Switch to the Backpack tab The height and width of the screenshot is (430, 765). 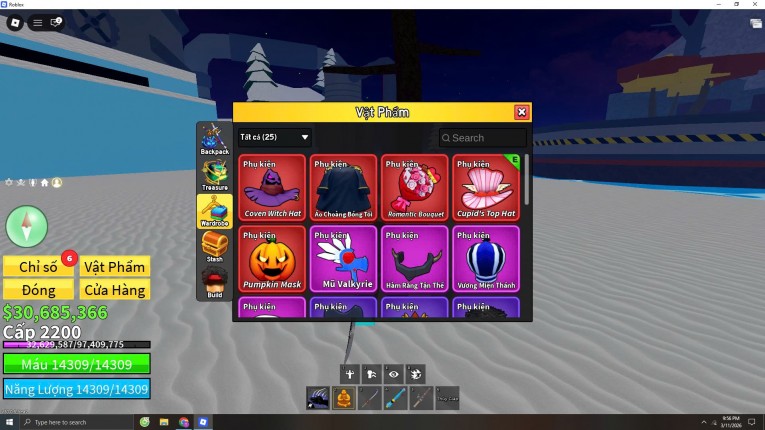215,139
